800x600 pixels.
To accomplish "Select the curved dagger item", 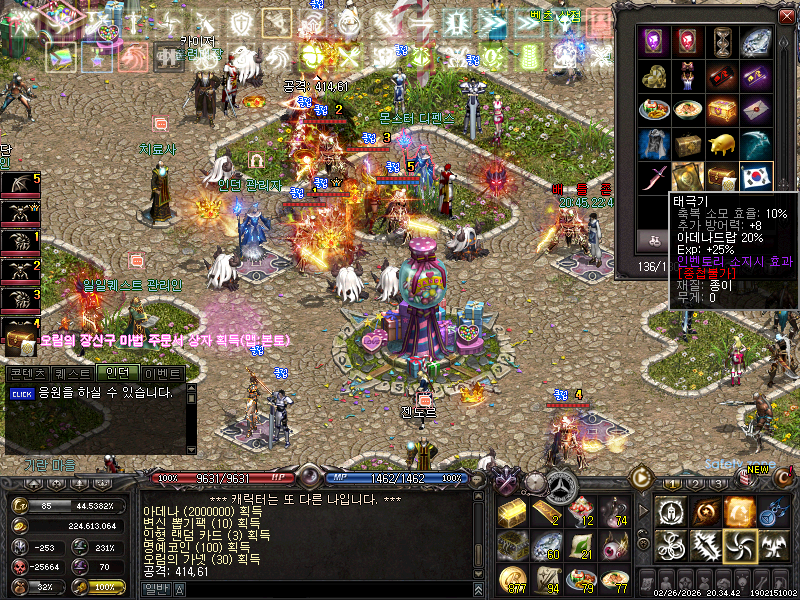I will click(654, 177).
